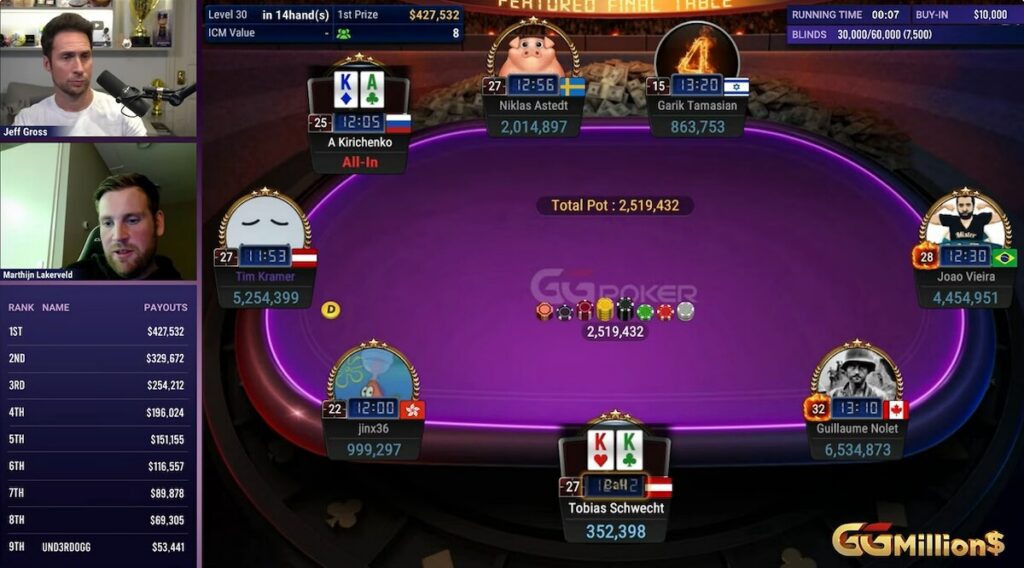The image size is (1024, 568).
Task: Select A Kirichenko's King-Ace hole cards
Action: 359,90
